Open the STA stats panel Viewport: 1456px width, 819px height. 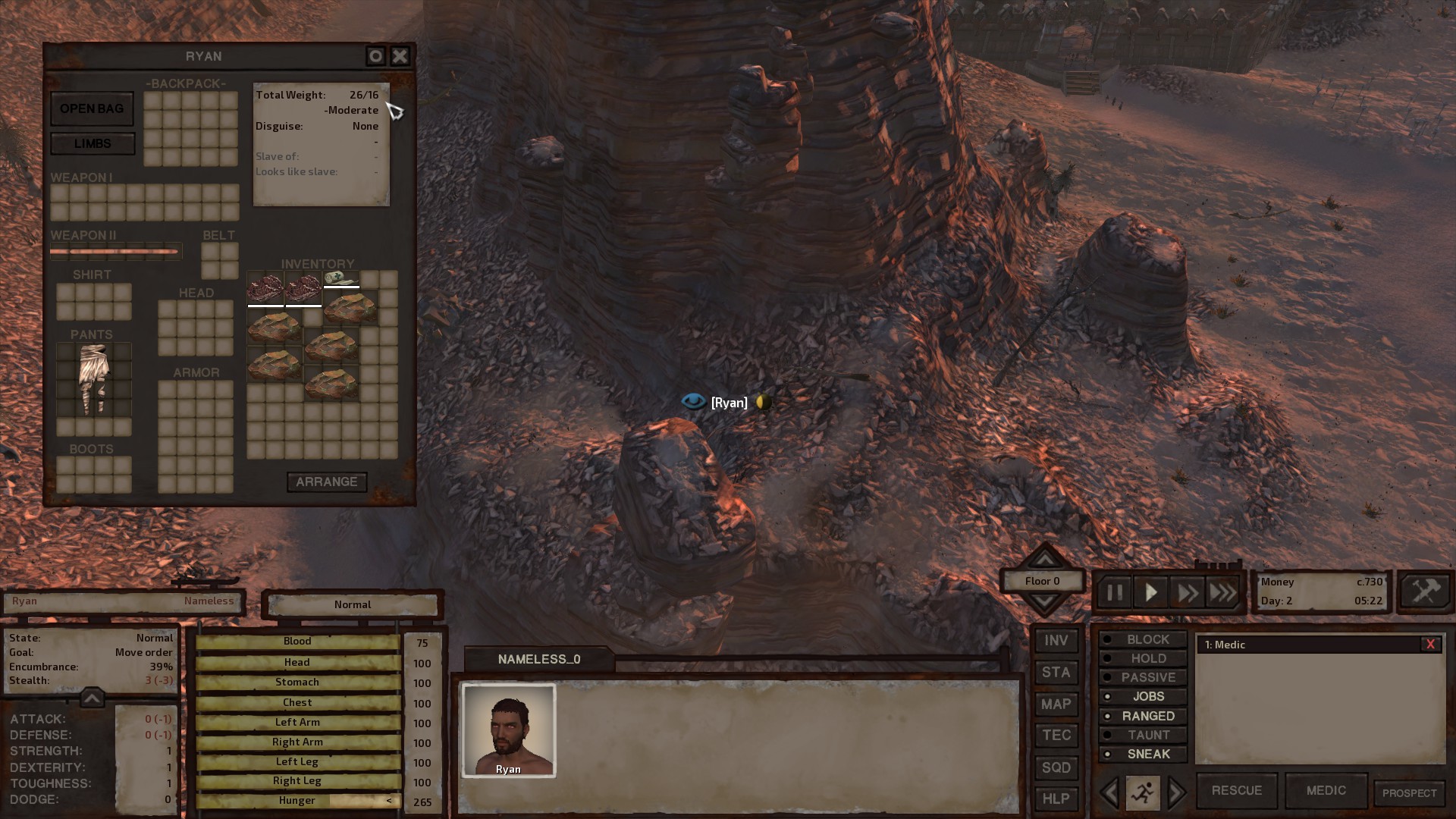pyautogui.click(x=1056, y=672)
